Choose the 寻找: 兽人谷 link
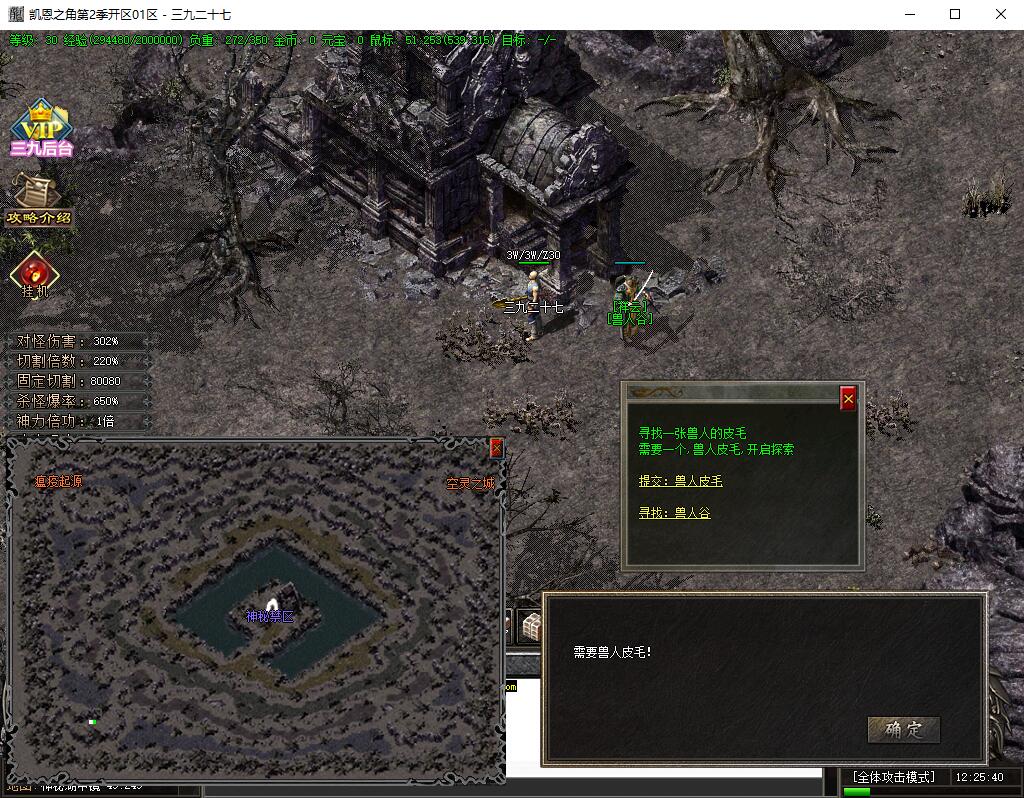1024x798 pixels. (674, 513)
